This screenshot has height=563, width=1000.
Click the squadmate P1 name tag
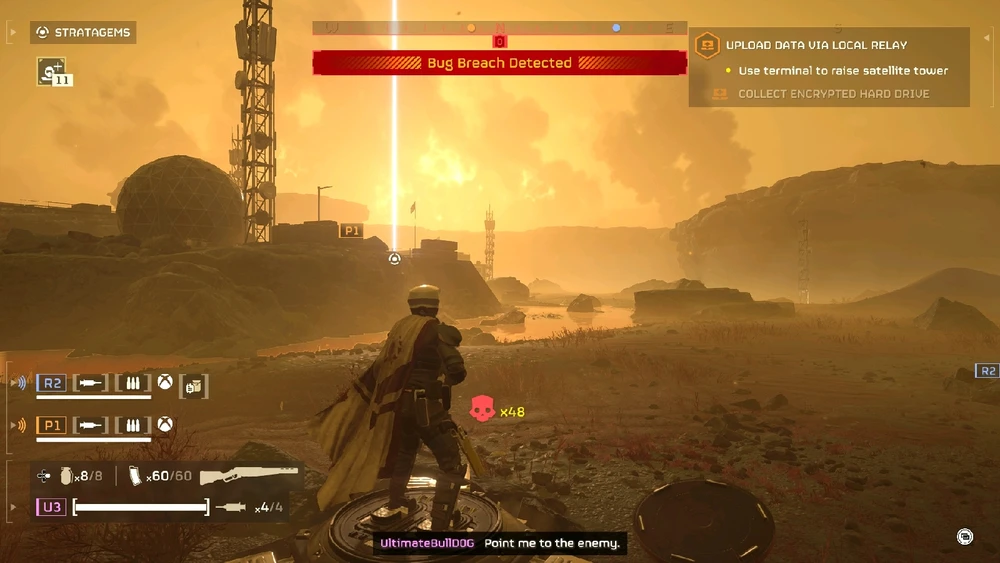[x=51, y=425]
